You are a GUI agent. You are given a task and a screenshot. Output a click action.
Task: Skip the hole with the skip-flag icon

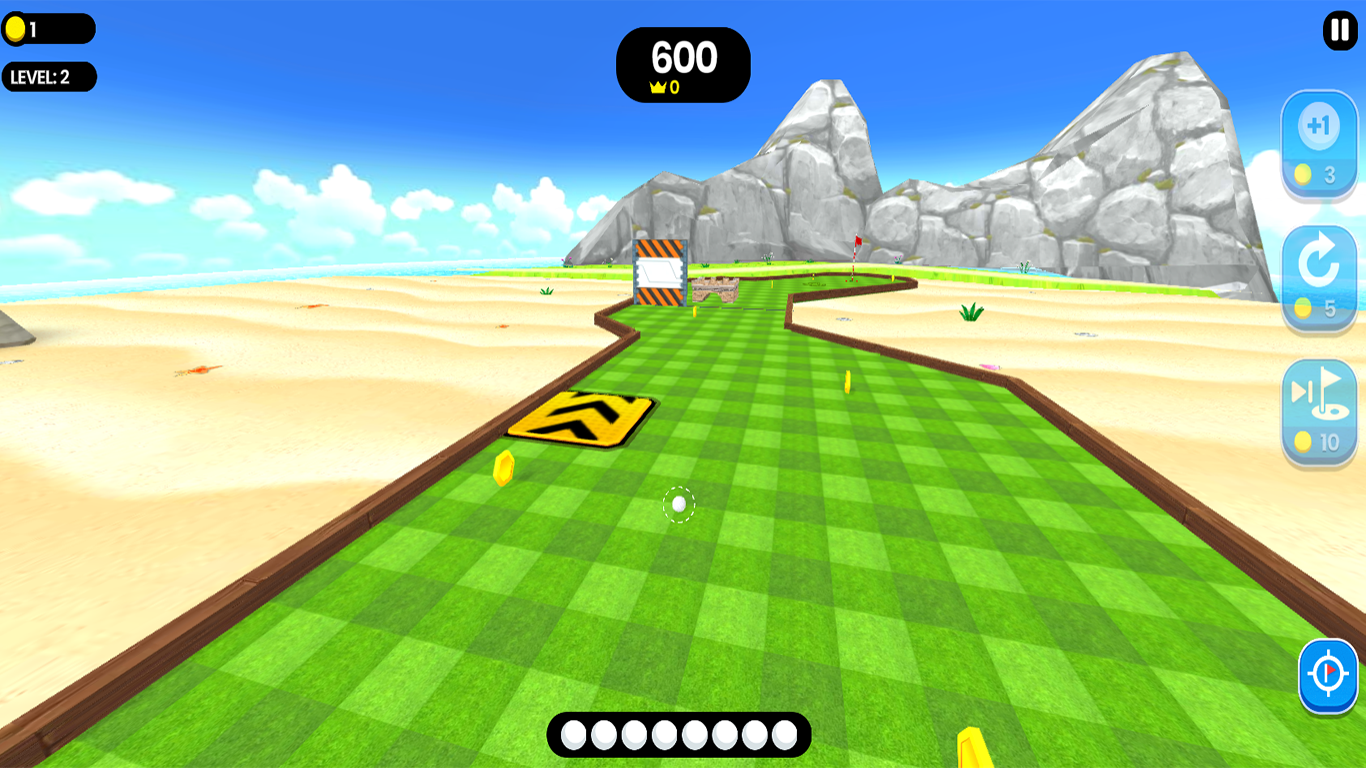coord(1320,395)
